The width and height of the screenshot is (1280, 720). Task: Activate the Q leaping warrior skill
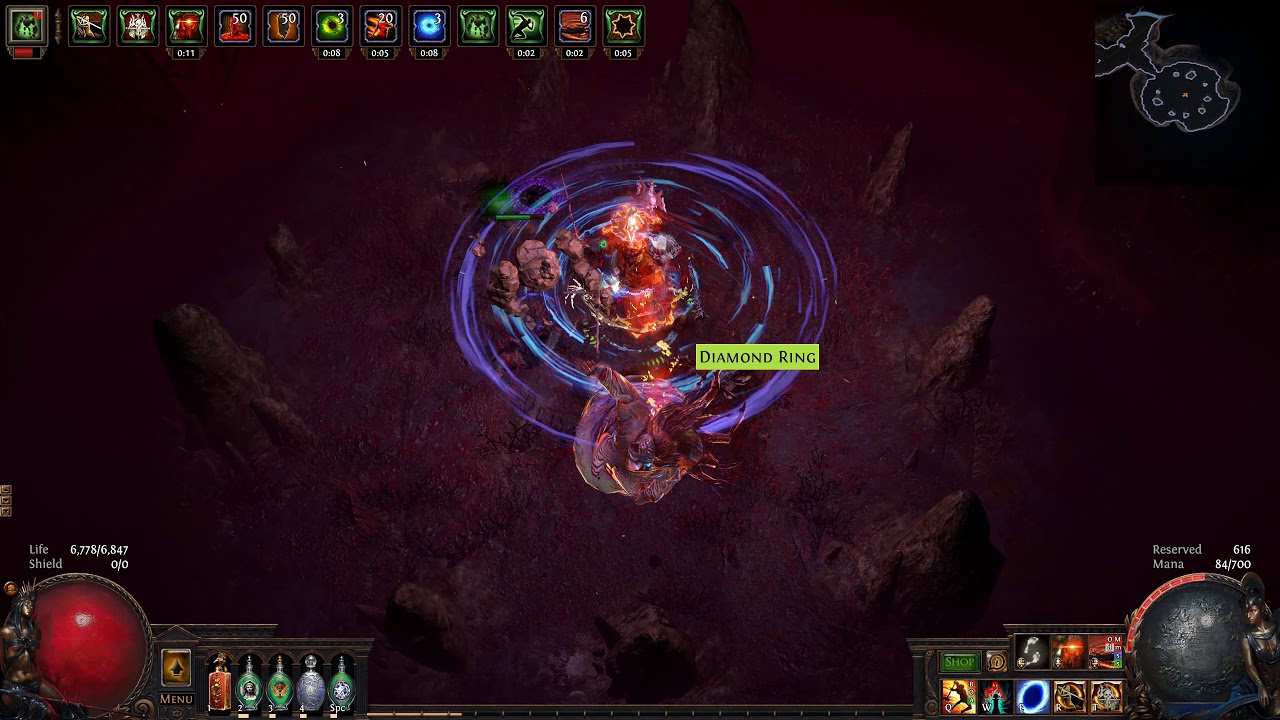(x=958, y=696)
